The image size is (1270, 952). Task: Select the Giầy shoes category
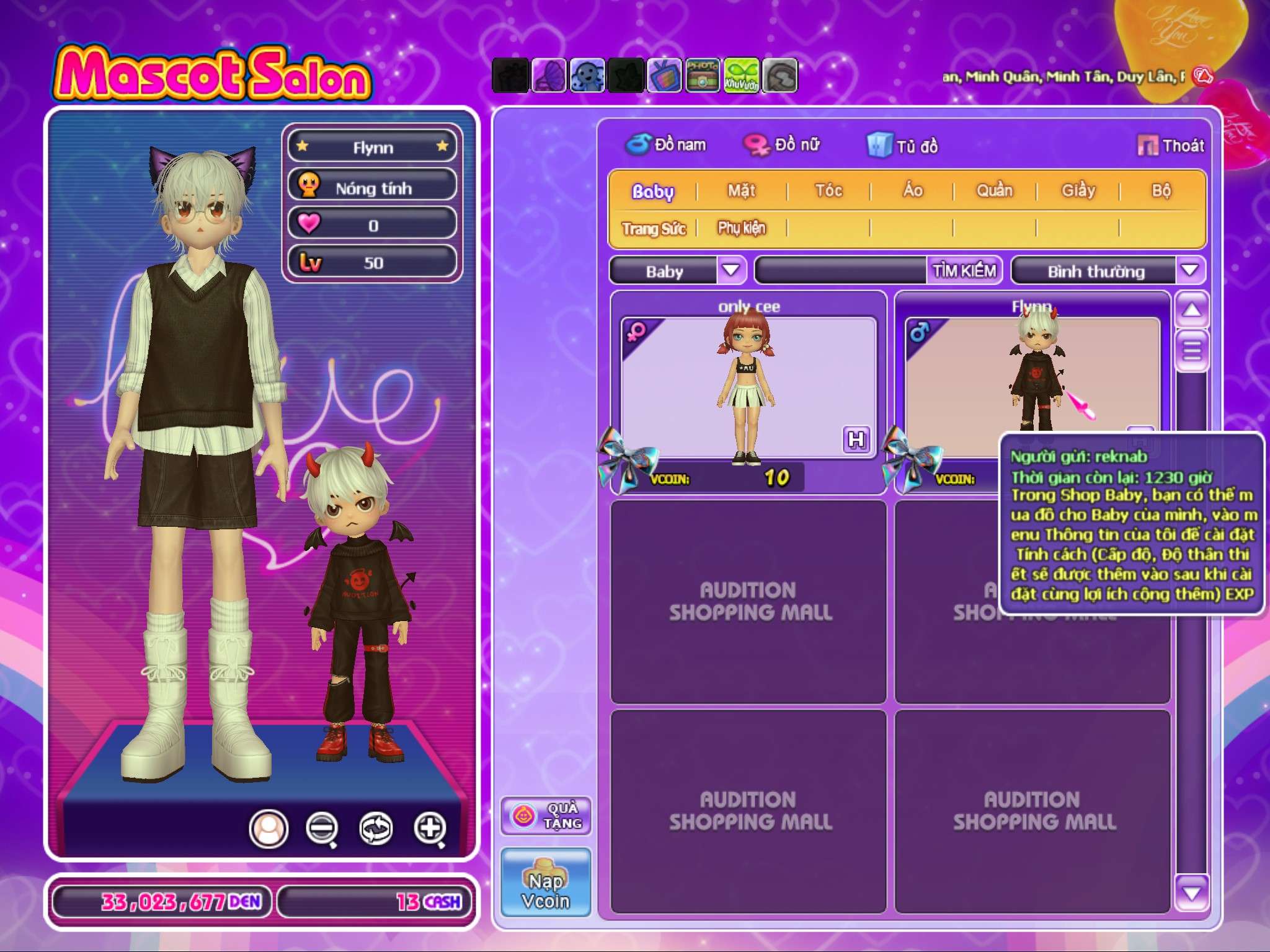1078,190
